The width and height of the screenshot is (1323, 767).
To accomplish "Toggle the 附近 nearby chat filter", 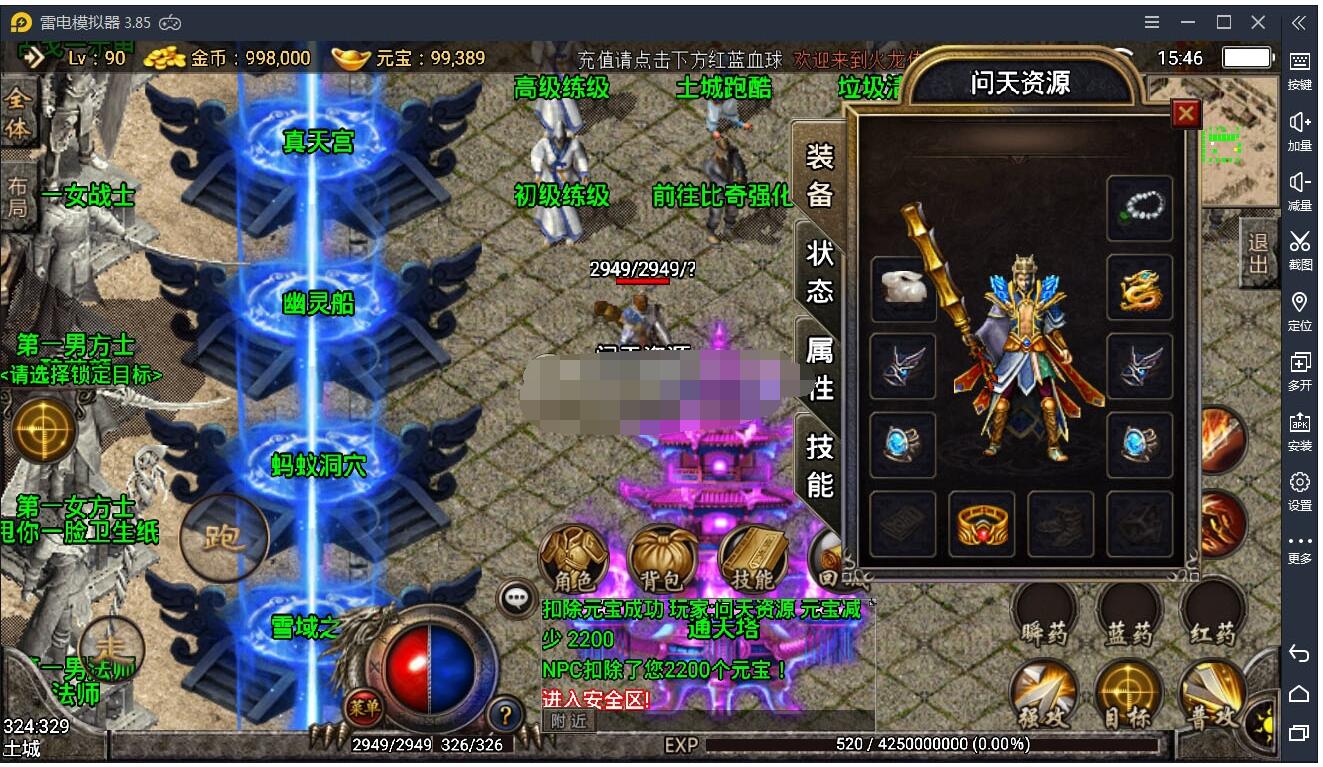I will [x=568, y=718].
